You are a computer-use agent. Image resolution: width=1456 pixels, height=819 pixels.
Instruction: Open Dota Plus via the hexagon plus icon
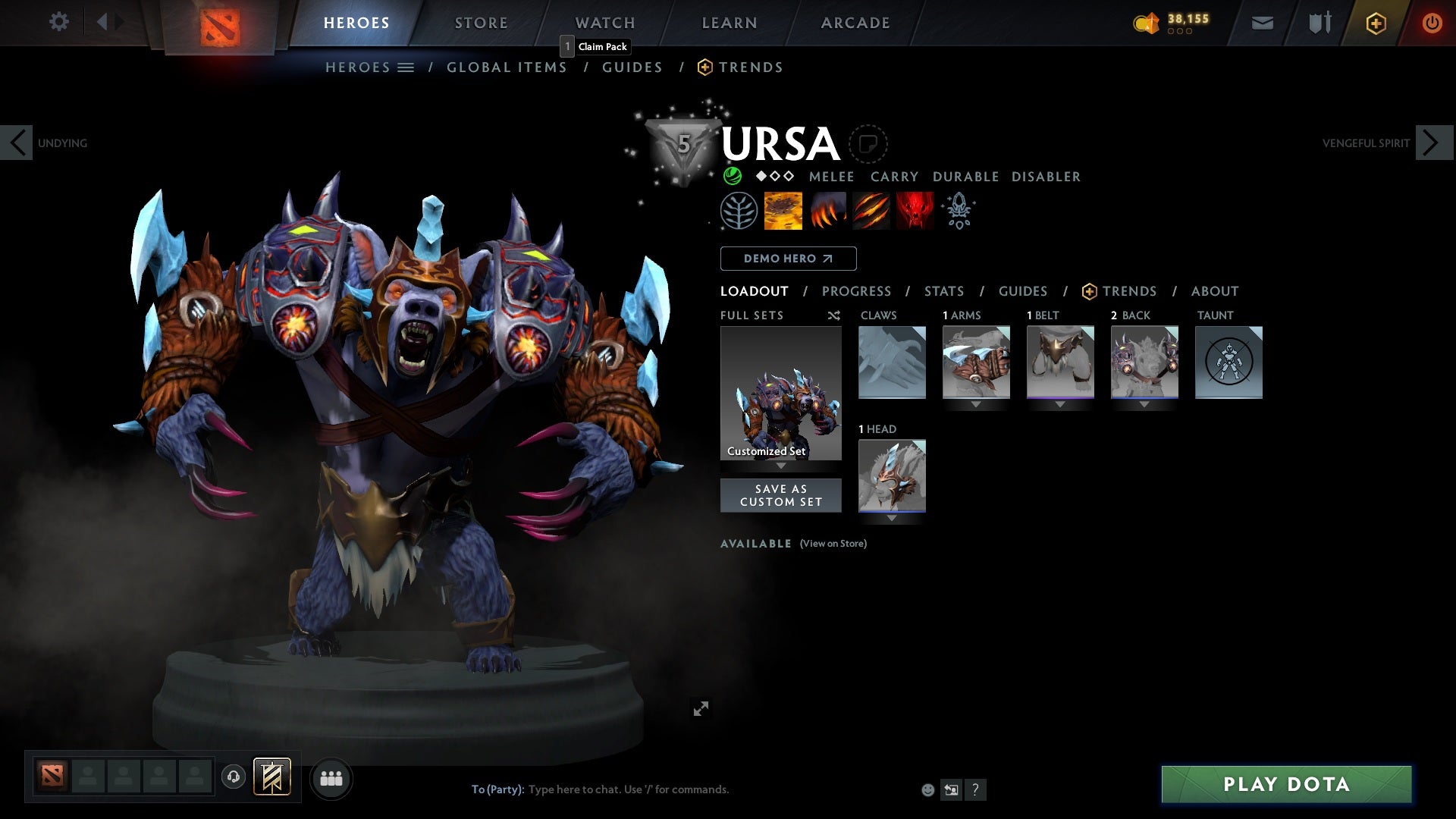pyautogui.click(x=1375, y=23)
